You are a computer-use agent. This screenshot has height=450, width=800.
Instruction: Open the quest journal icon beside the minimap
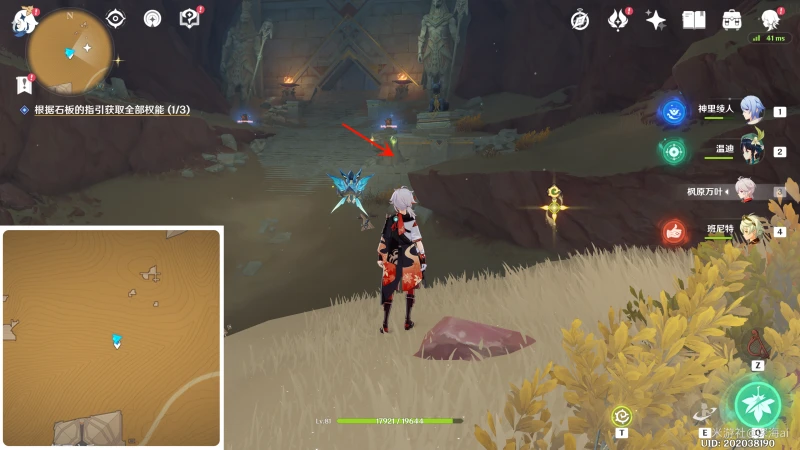click(152, 18)
